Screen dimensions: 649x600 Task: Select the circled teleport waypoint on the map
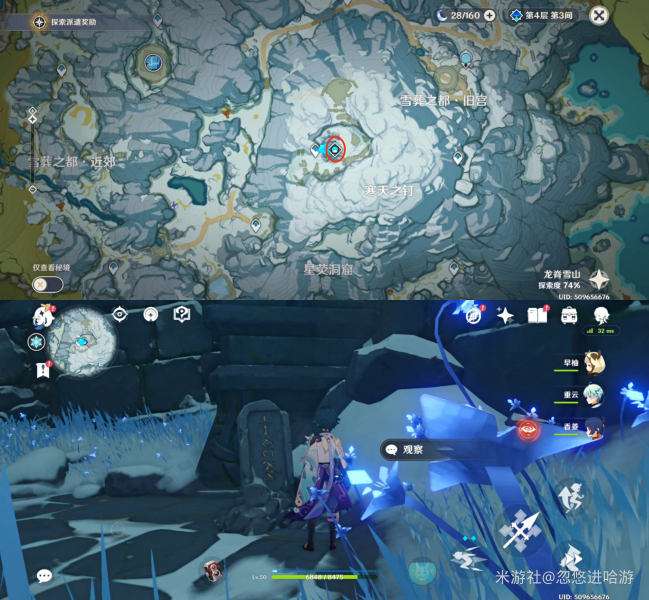335,148
